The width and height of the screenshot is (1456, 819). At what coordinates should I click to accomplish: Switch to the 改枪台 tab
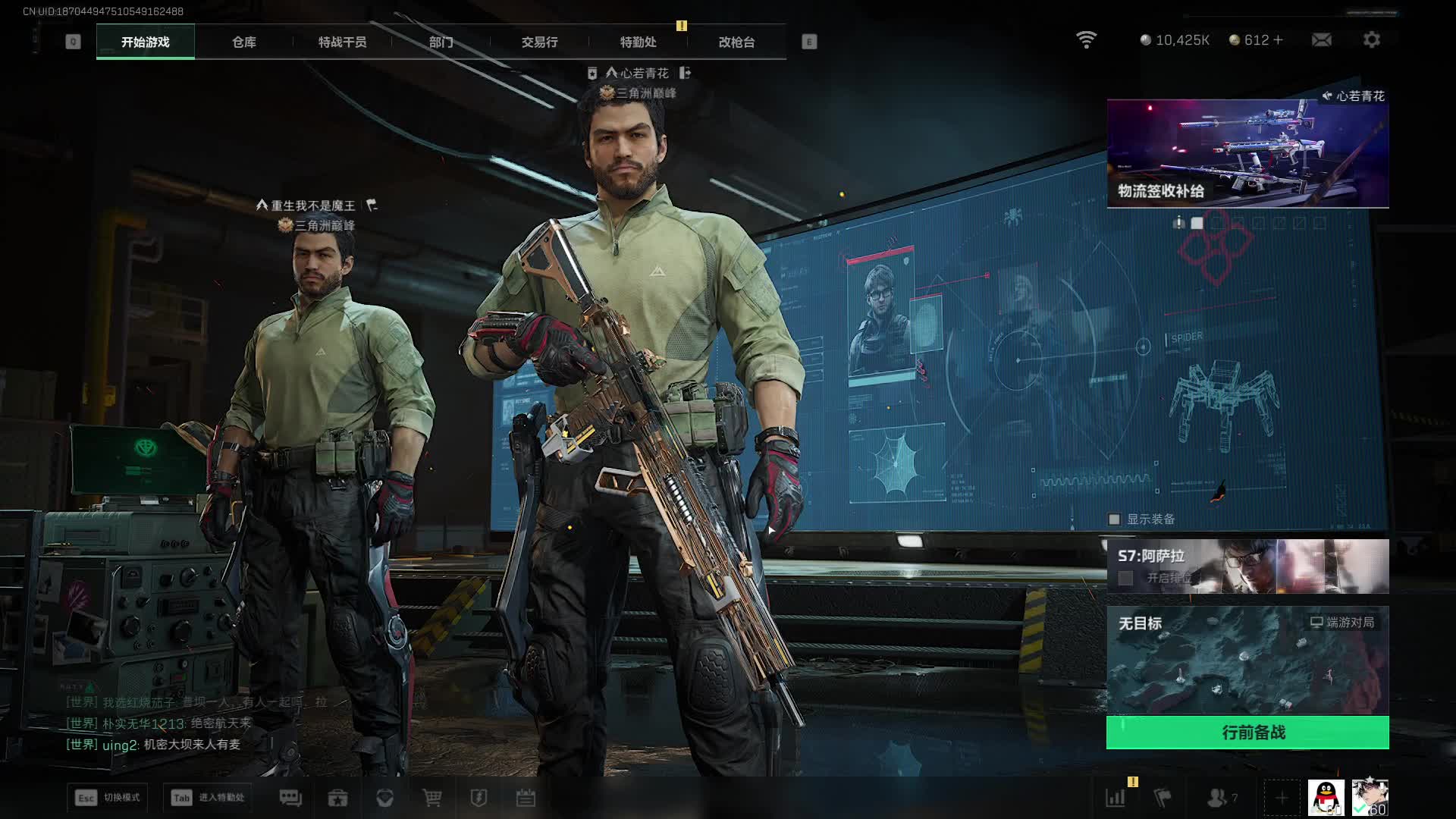736,42
